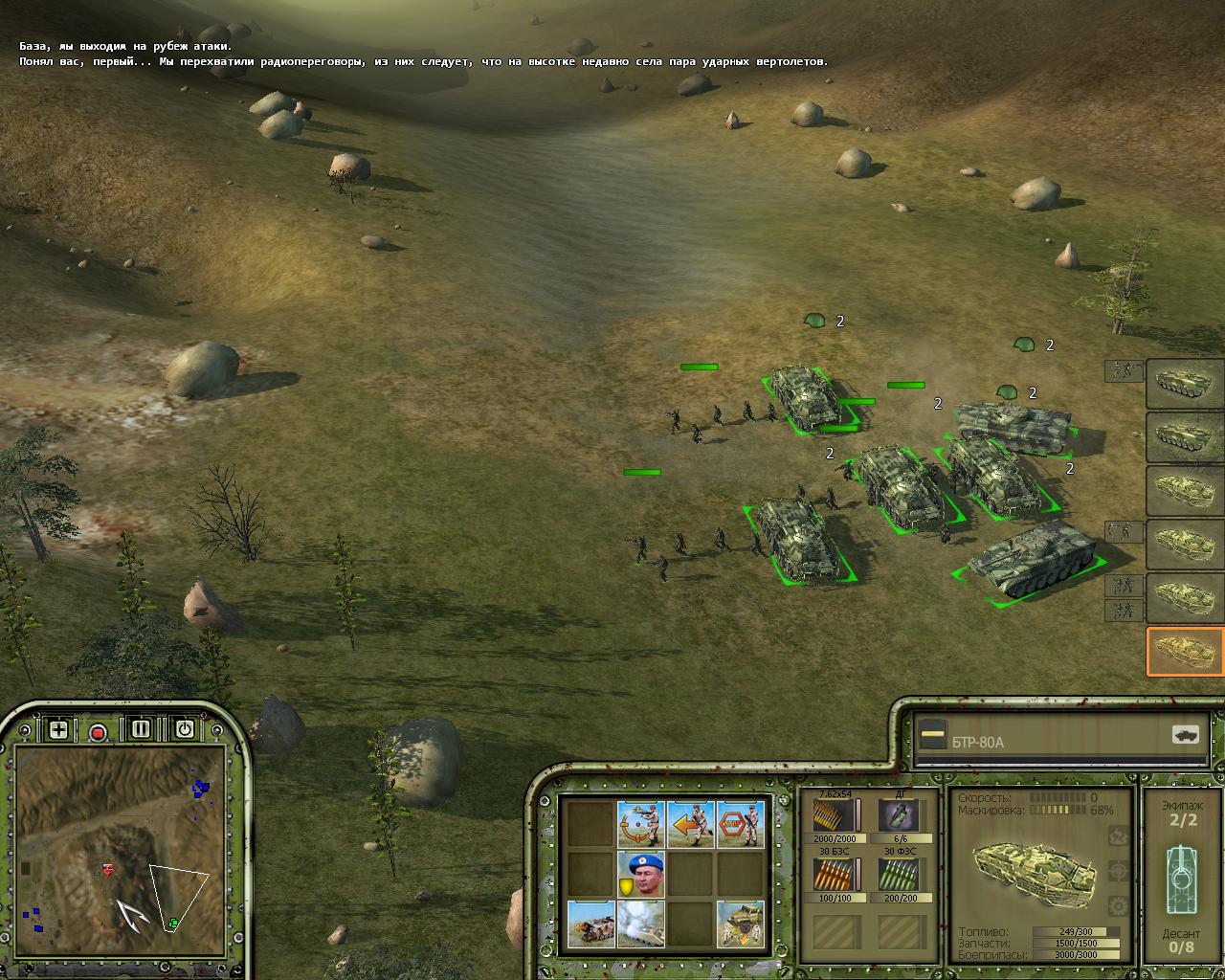Choose the vehicle retreat arrow command
This screenshot has height=980, width=1225.
590,924
